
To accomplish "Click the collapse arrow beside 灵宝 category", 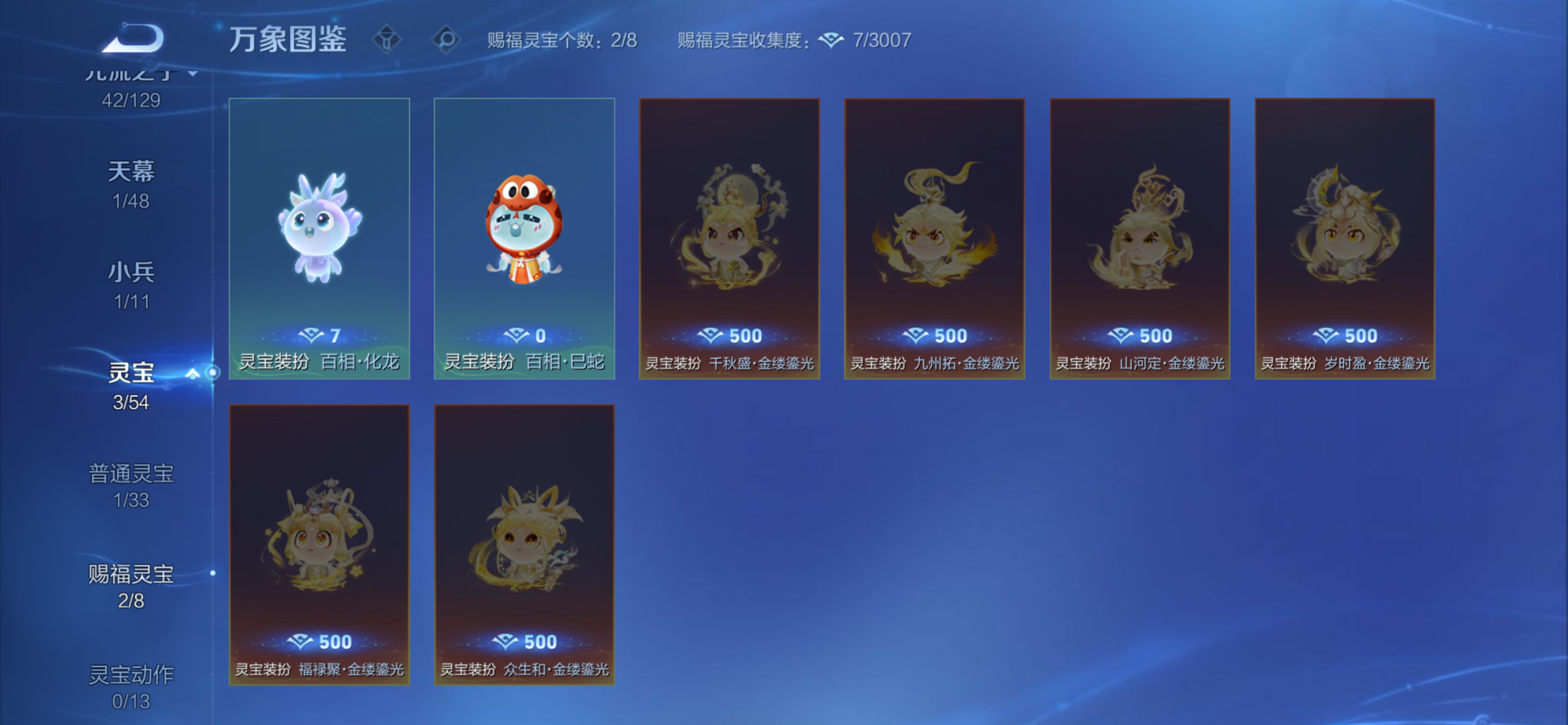I will pyautogui.click(x=192, y=374).
